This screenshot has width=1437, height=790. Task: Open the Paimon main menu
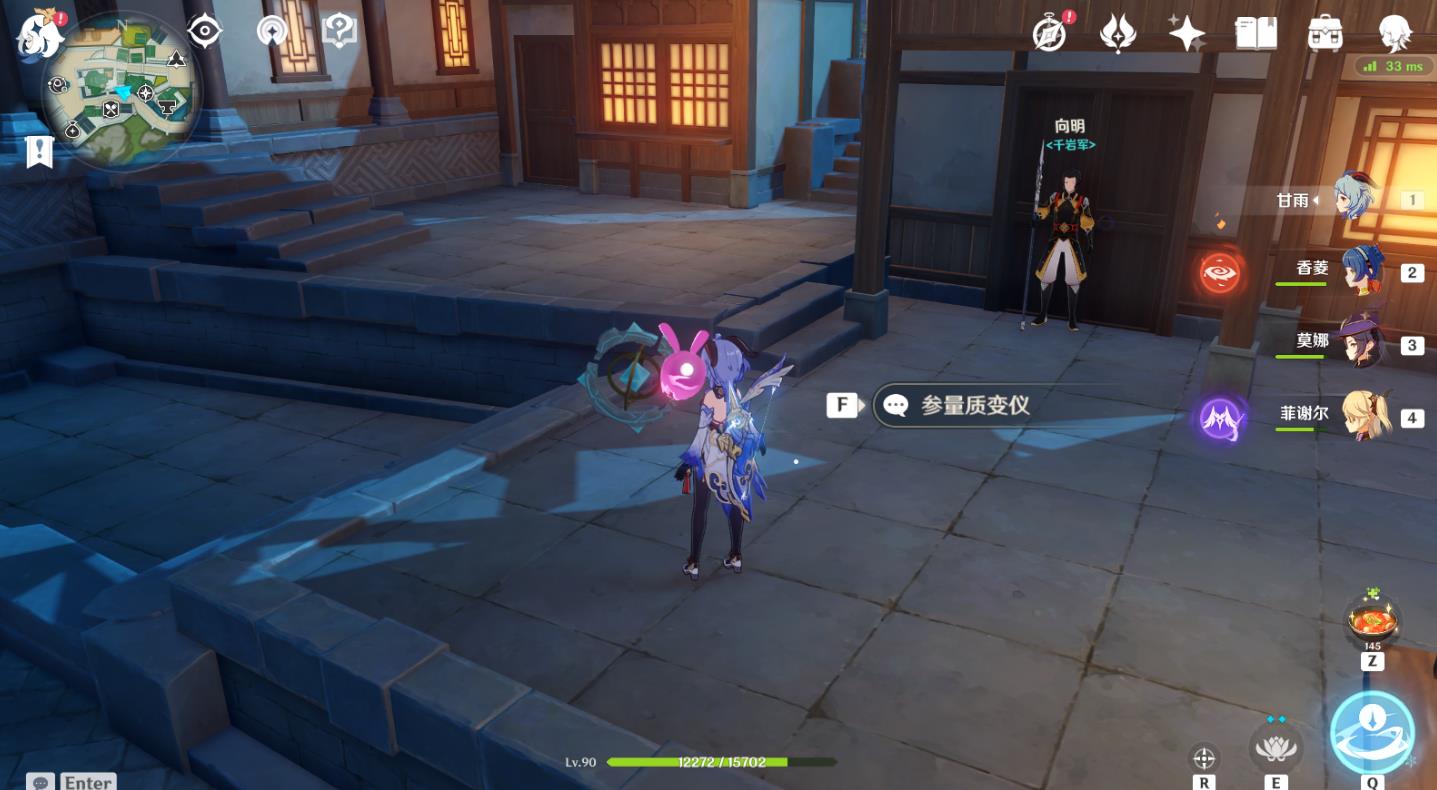coord(38,33)
